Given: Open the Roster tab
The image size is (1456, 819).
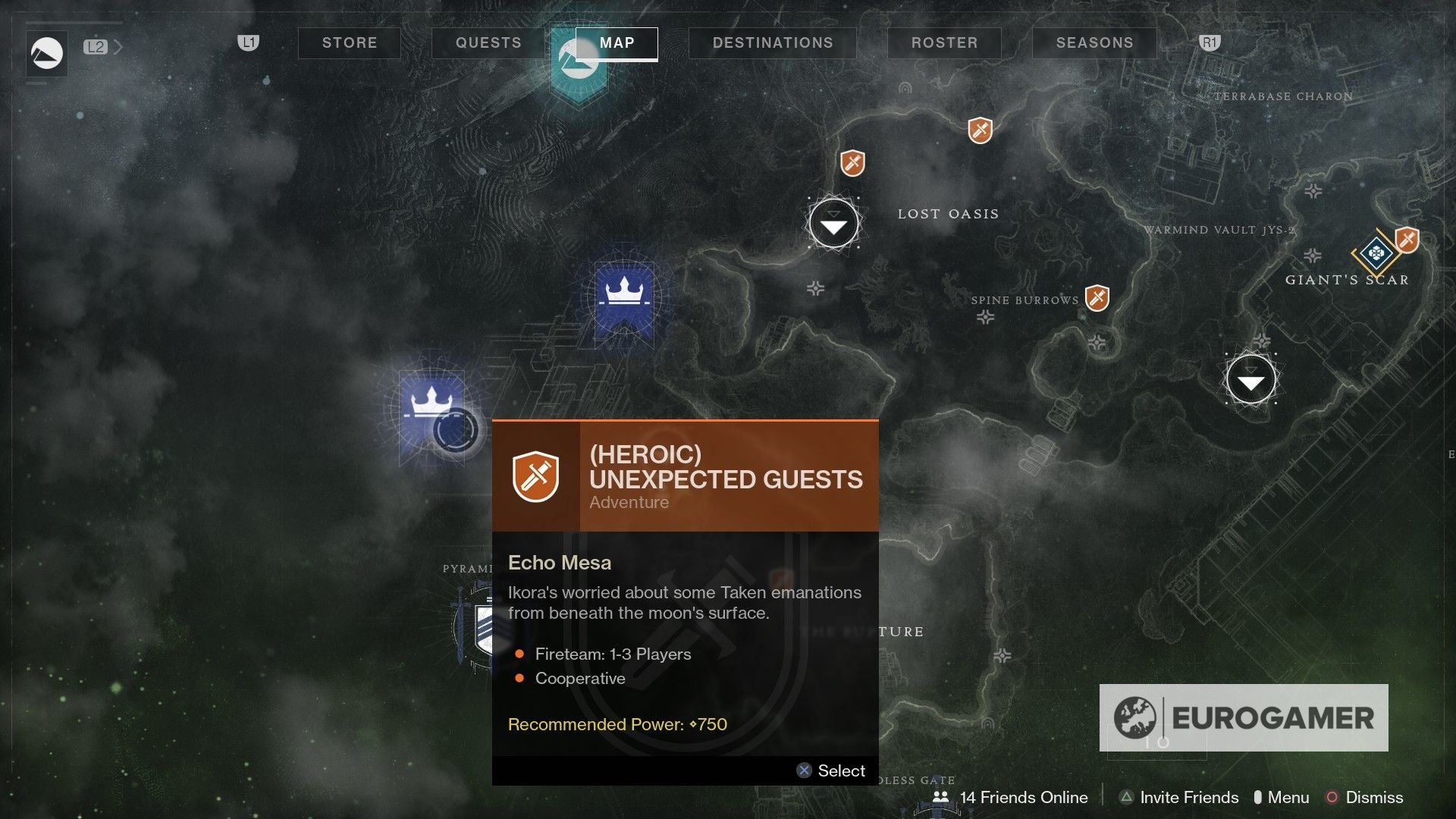Looking at the screenshot, I should click(x=943, y=43).
